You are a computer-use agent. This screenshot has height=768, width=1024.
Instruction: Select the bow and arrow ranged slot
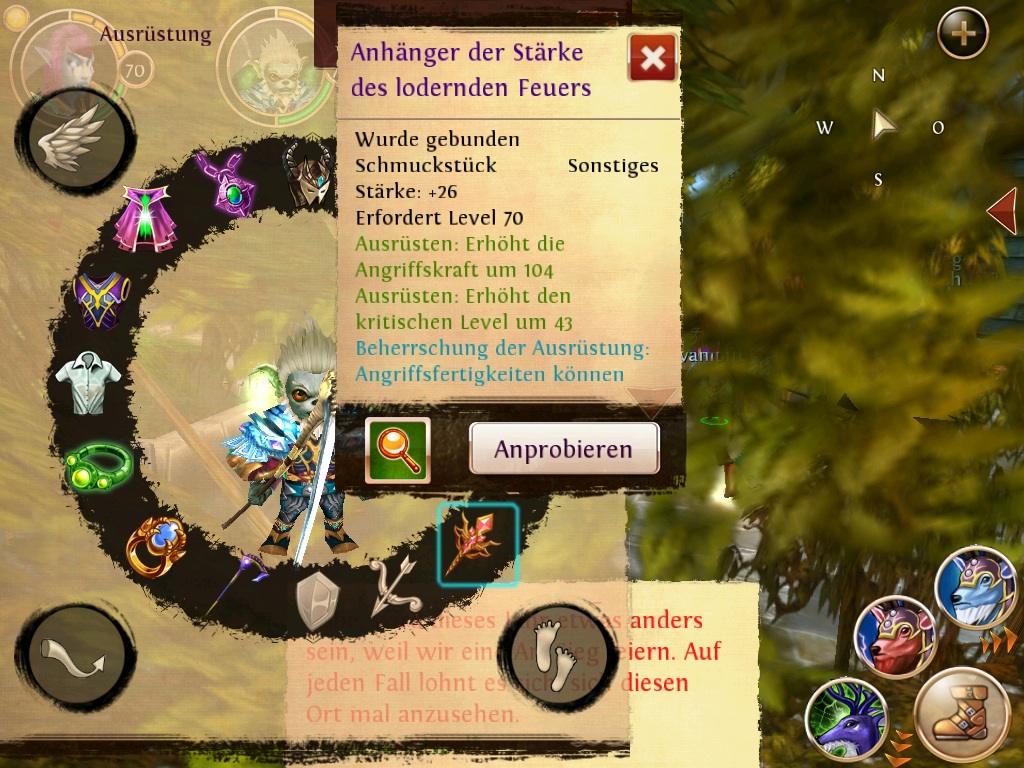click(x=396, y=587)
